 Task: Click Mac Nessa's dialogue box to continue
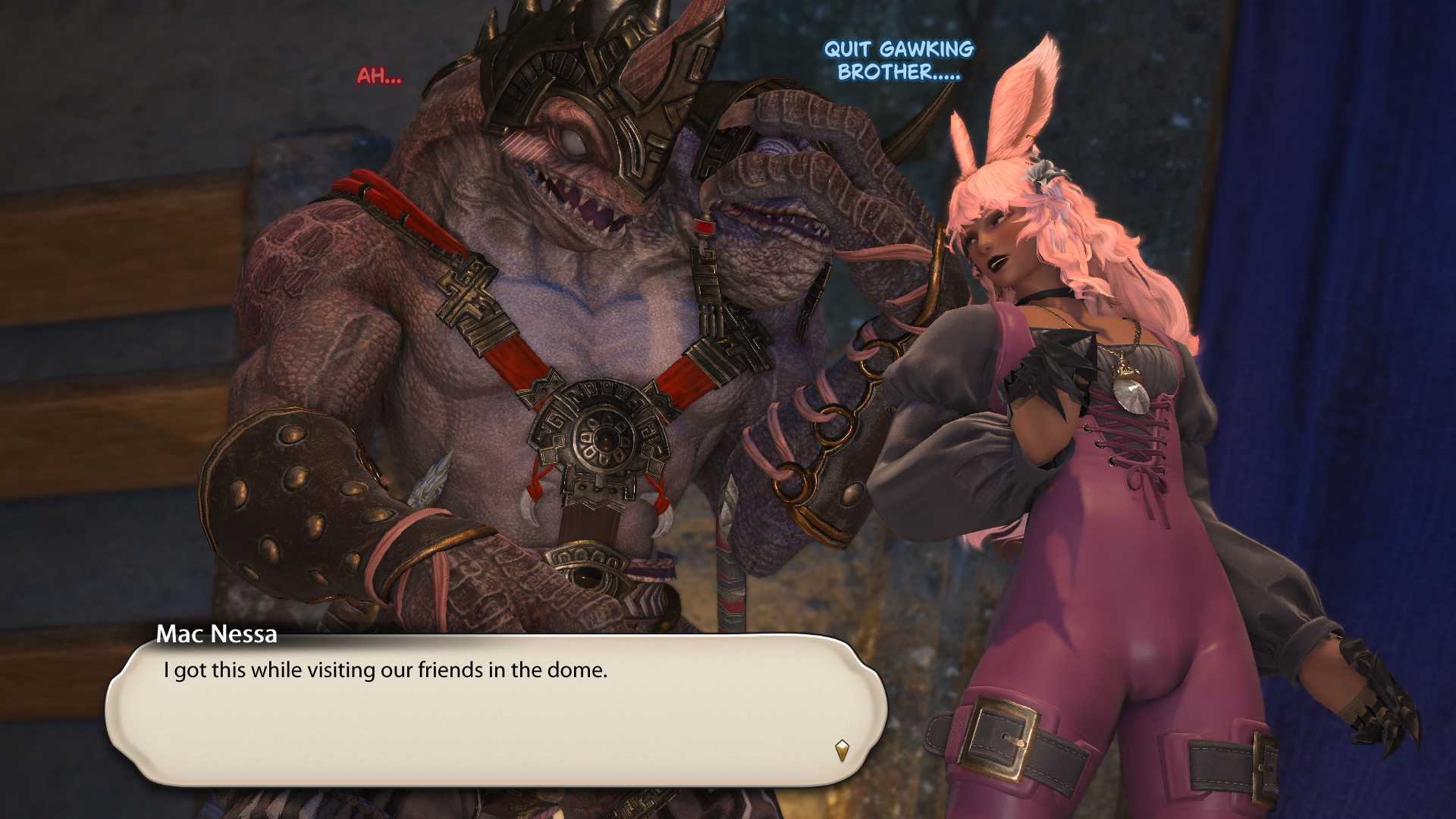(x=497, y=709)
